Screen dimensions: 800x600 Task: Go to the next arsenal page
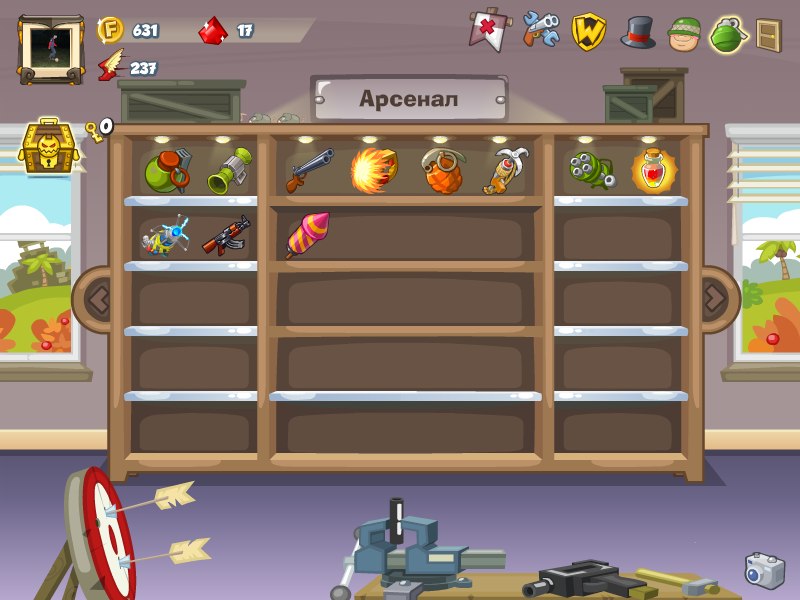coord(716,297)
